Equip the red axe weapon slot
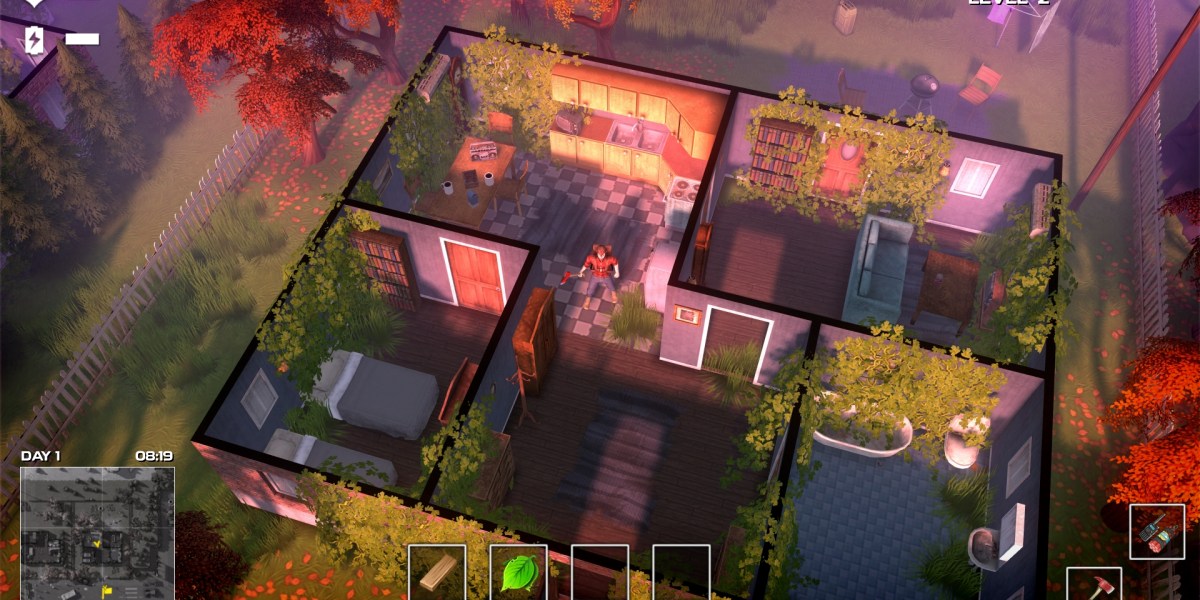This screenshot has width=1200, height=600. (1092, 584)
